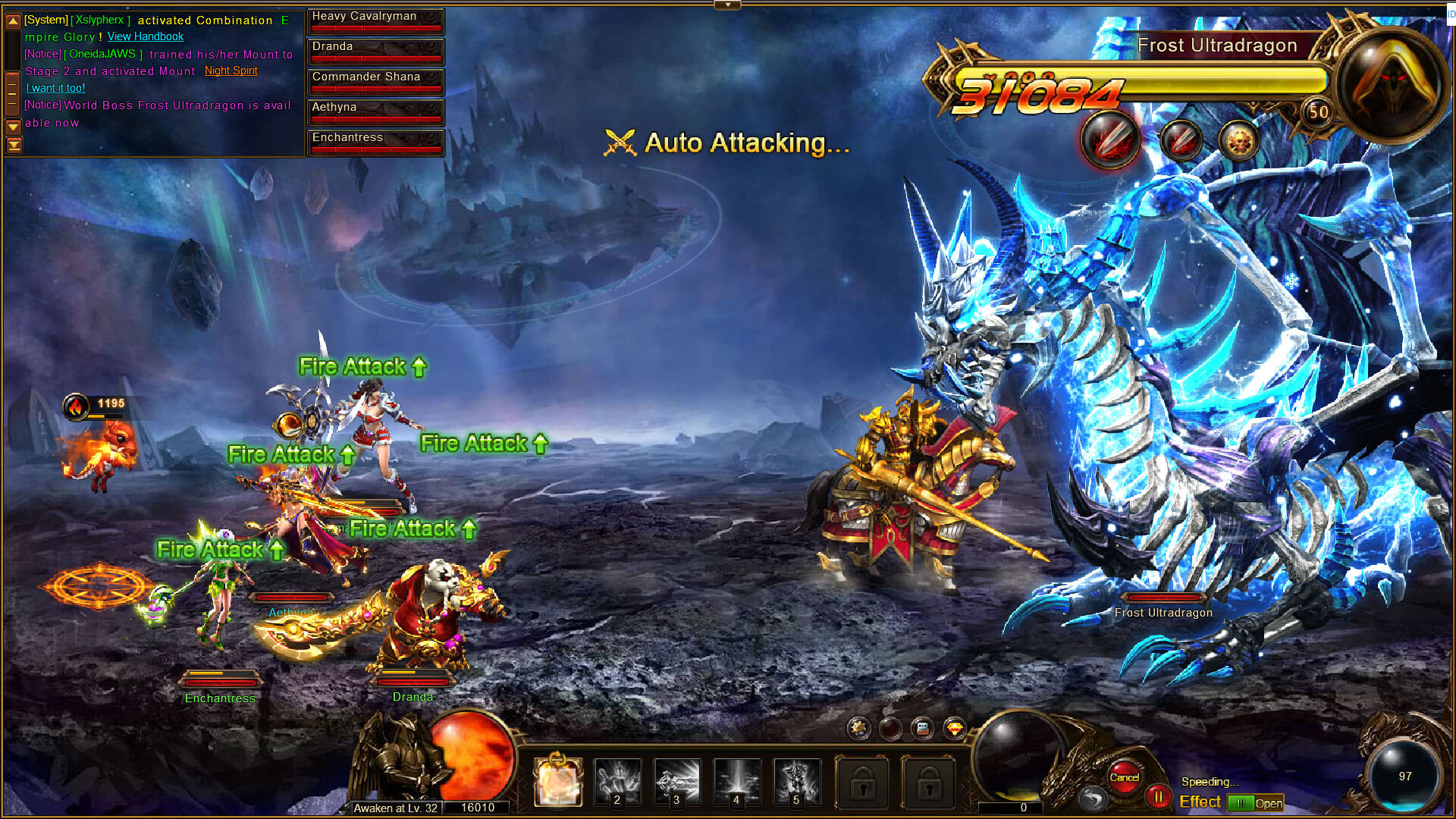The image size is (1456, 819).
Task: Activate skill slot number 2
Action: tap(617, 781)
